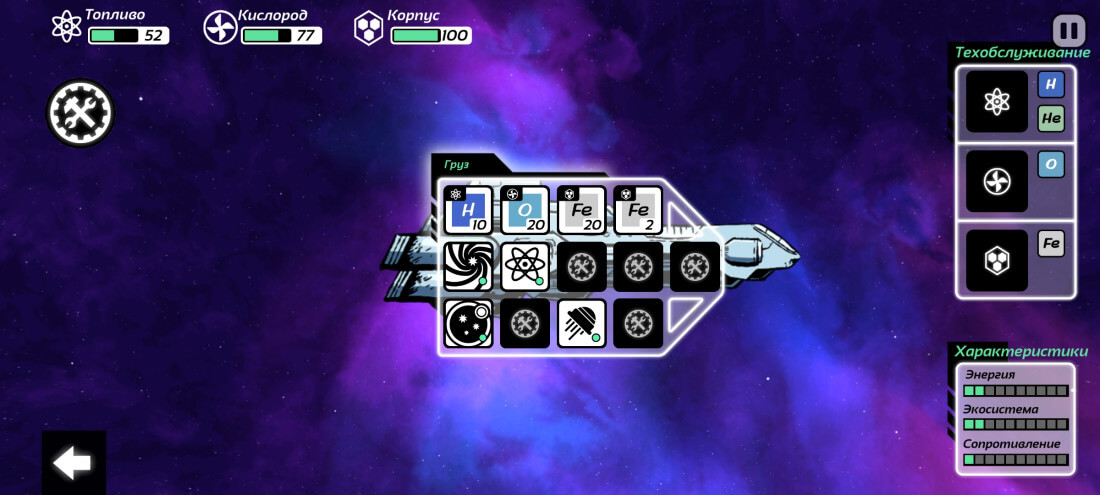Go back with the arrow button
Viewport: 1100px width, 495px height.
point(73,462)
